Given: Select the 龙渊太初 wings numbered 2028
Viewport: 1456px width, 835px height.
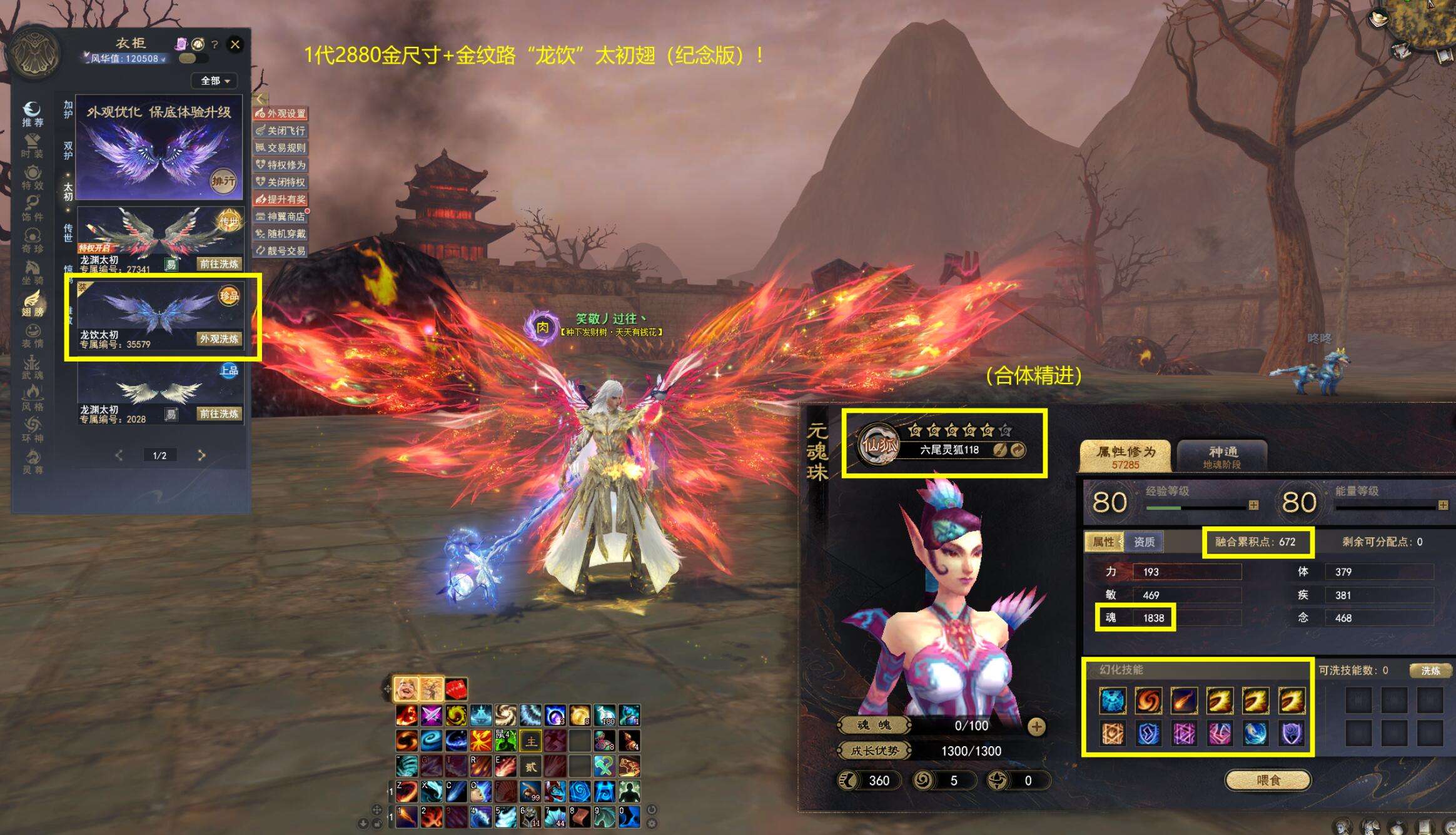Looking at the screenshot, I should [159, 394].
